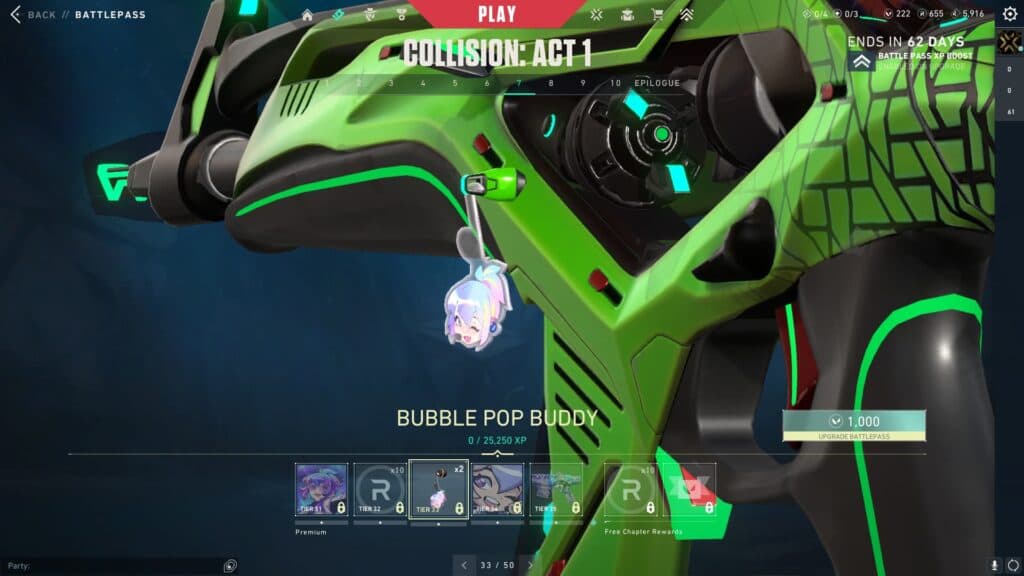Jump to chapter 8

550,83
